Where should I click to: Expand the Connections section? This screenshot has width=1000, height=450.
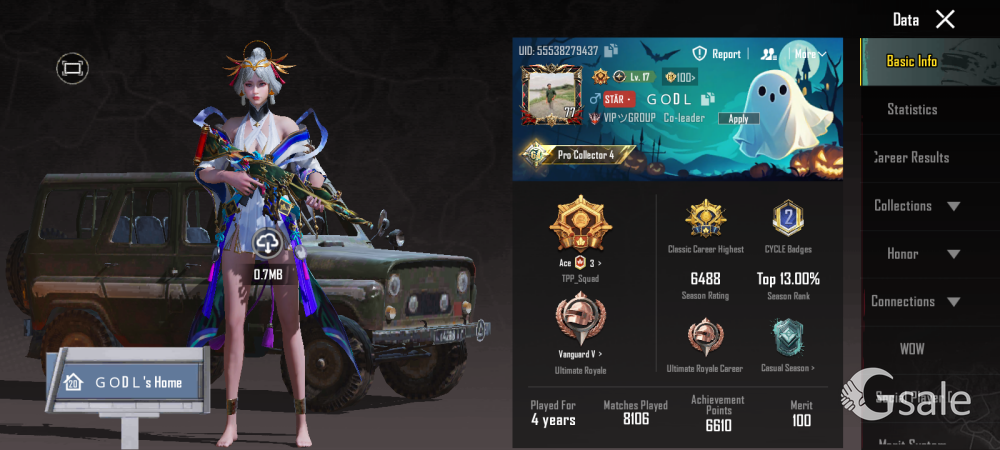(x=917, y=301)
